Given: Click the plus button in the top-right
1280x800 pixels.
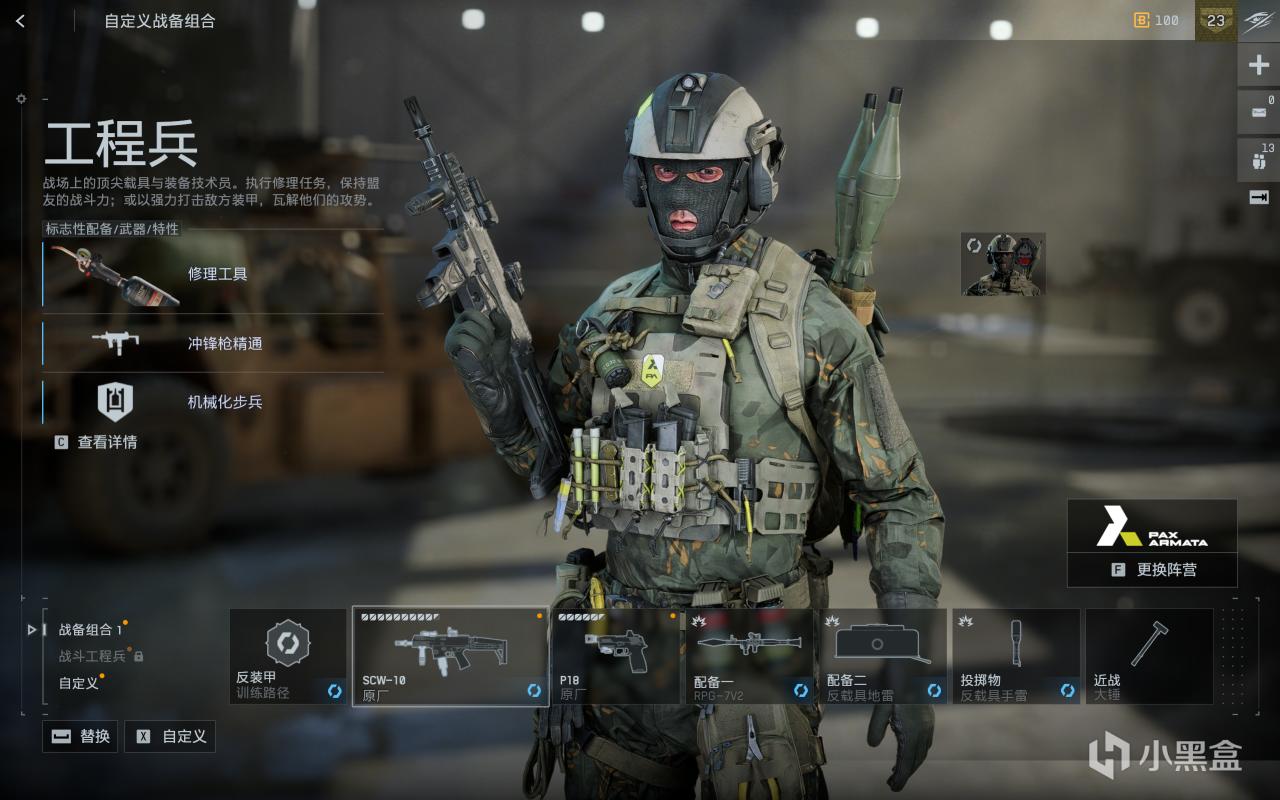Looking at the screenshot, I should coord(1259,66).
